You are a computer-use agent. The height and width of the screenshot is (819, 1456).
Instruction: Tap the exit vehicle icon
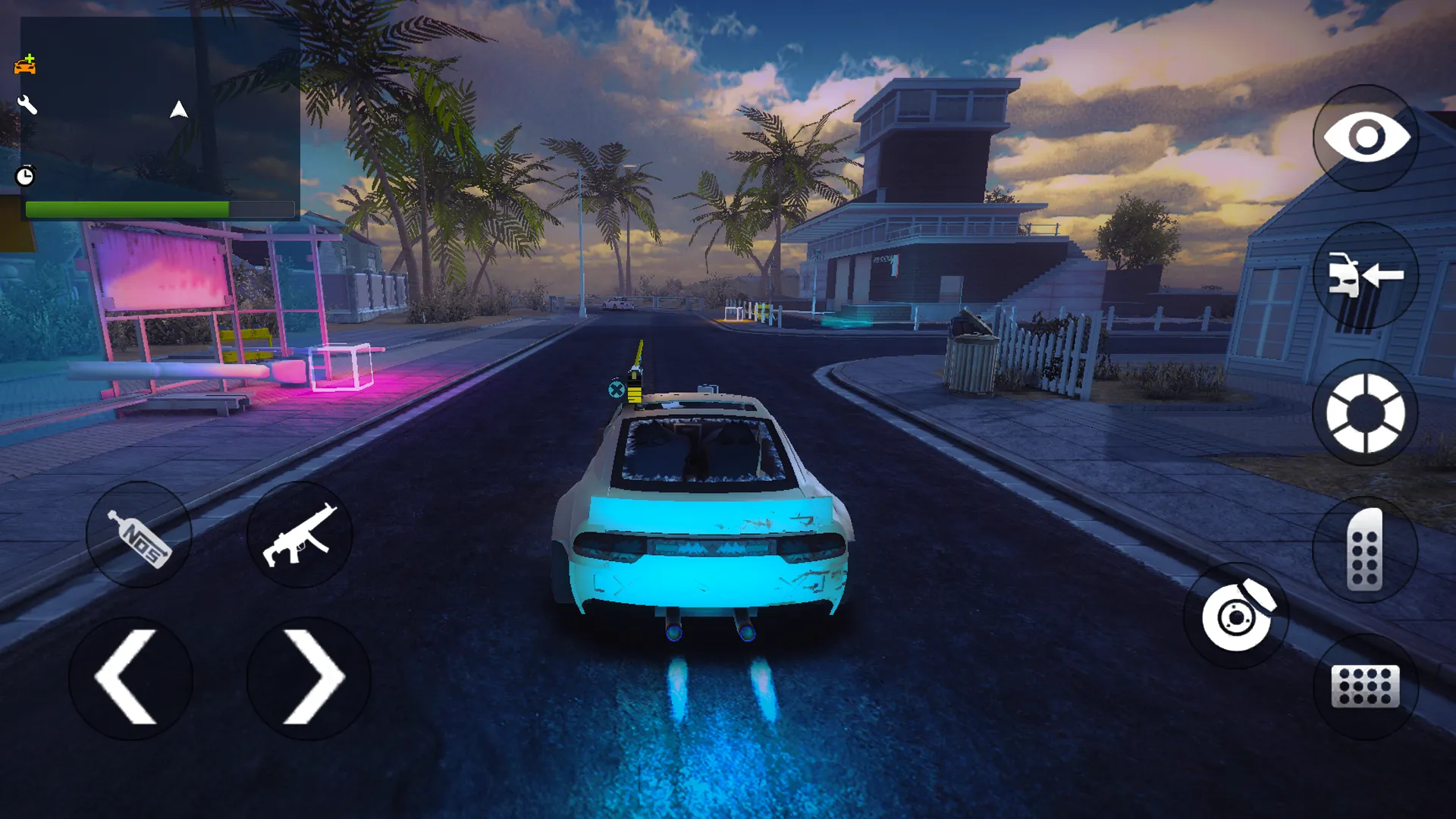pyautogui.click(x=1365, y=277)
